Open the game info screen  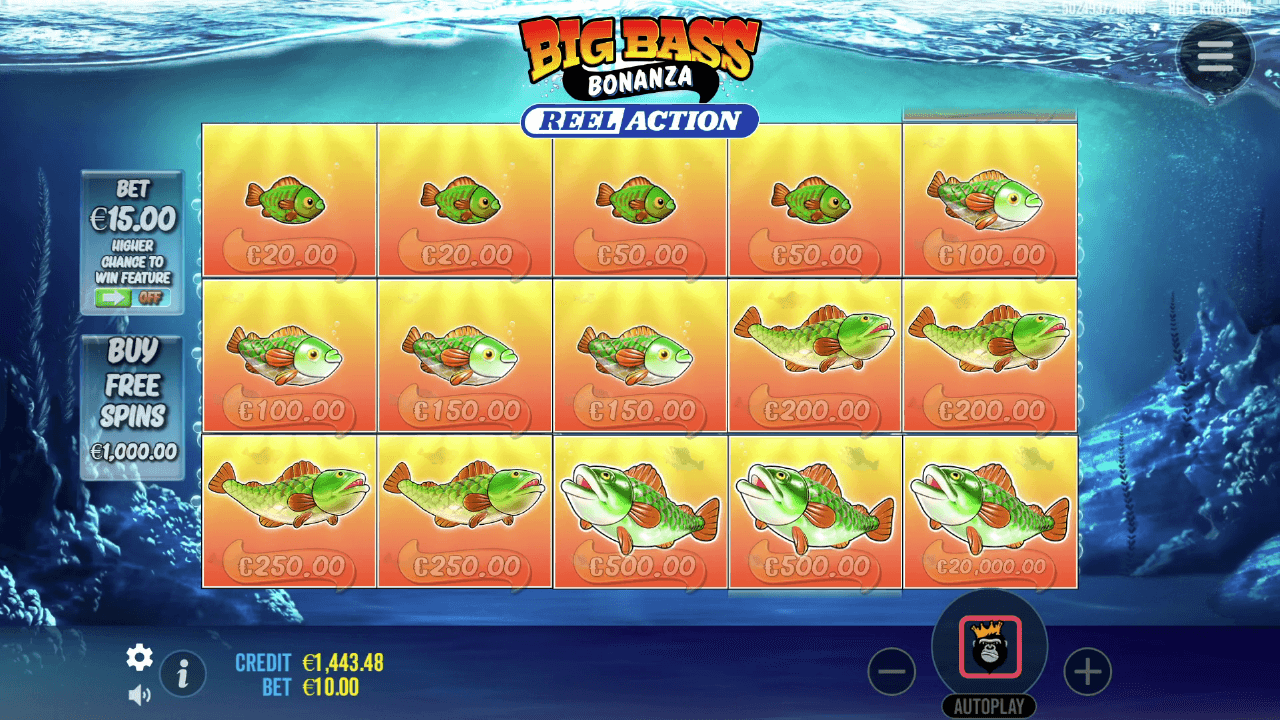(x=181, y=673)
